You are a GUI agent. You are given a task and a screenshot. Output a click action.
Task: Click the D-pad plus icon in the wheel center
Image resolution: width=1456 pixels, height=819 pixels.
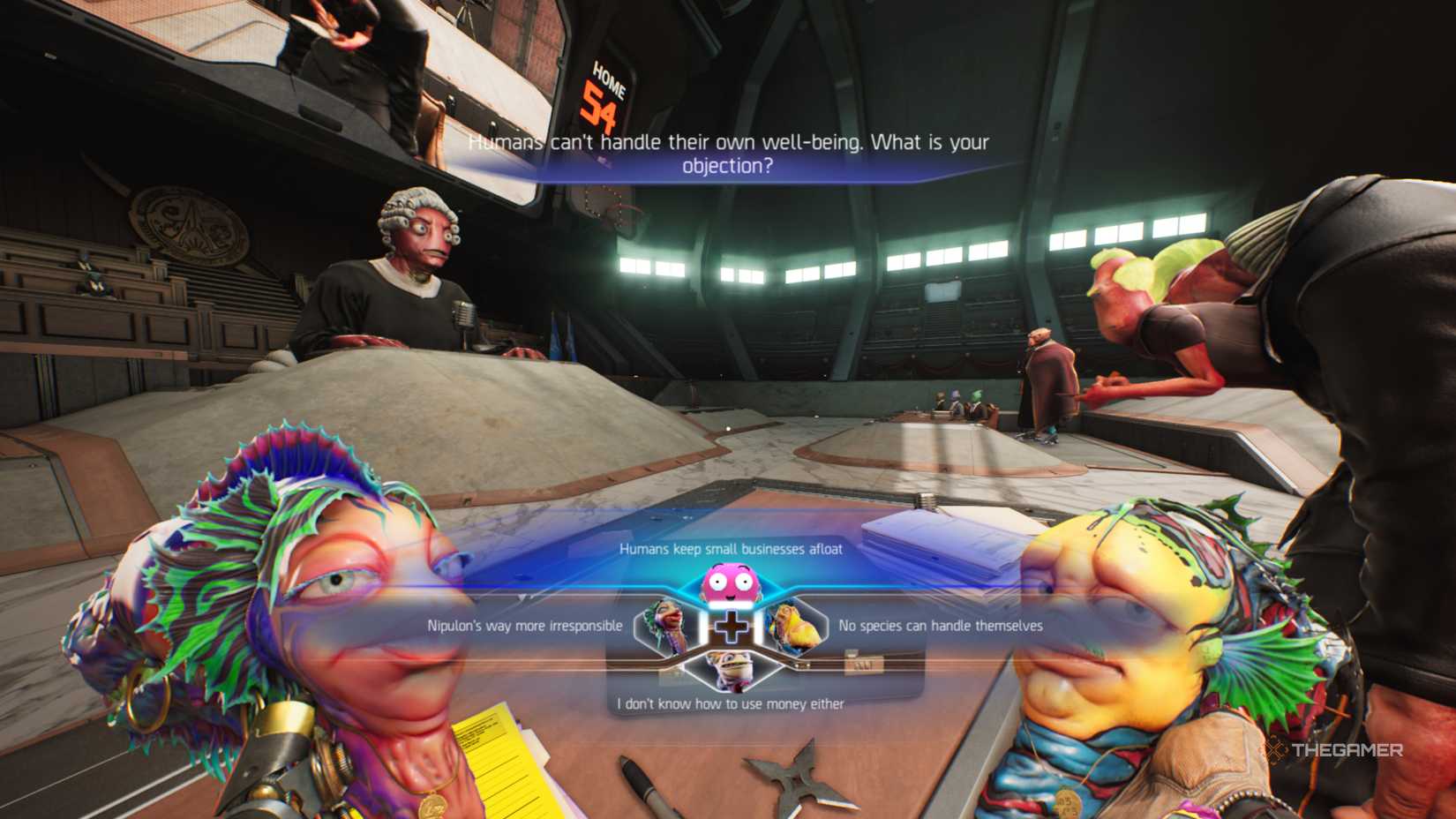coord(731,625)
